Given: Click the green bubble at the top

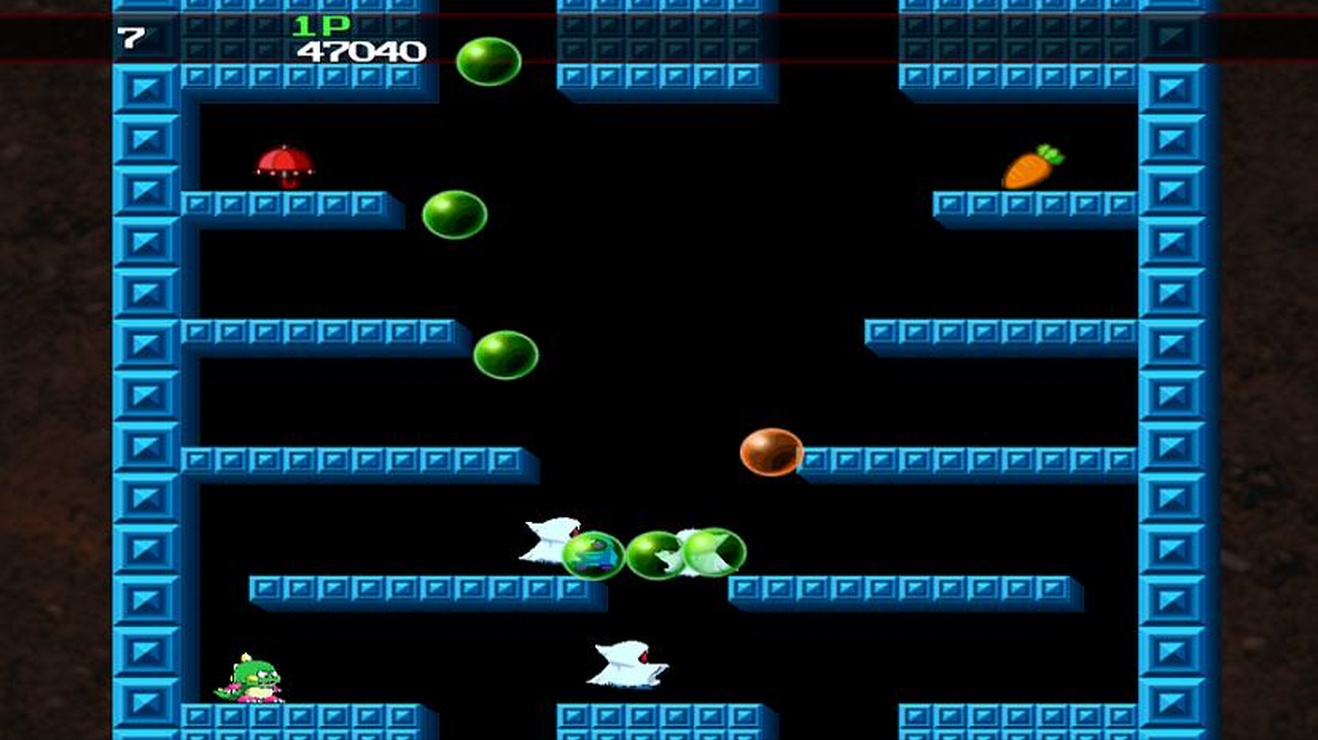Looking at the screenshot, I should [x=488, y=60].
